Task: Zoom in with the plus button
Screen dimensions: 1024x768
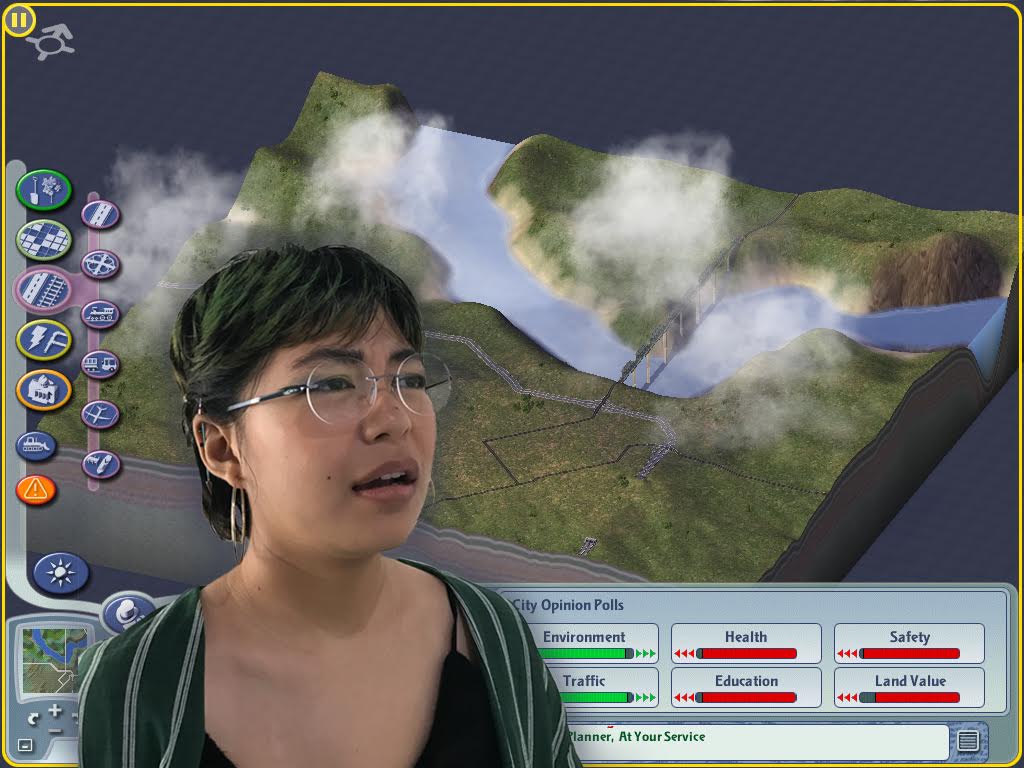Action: point(54,711)
